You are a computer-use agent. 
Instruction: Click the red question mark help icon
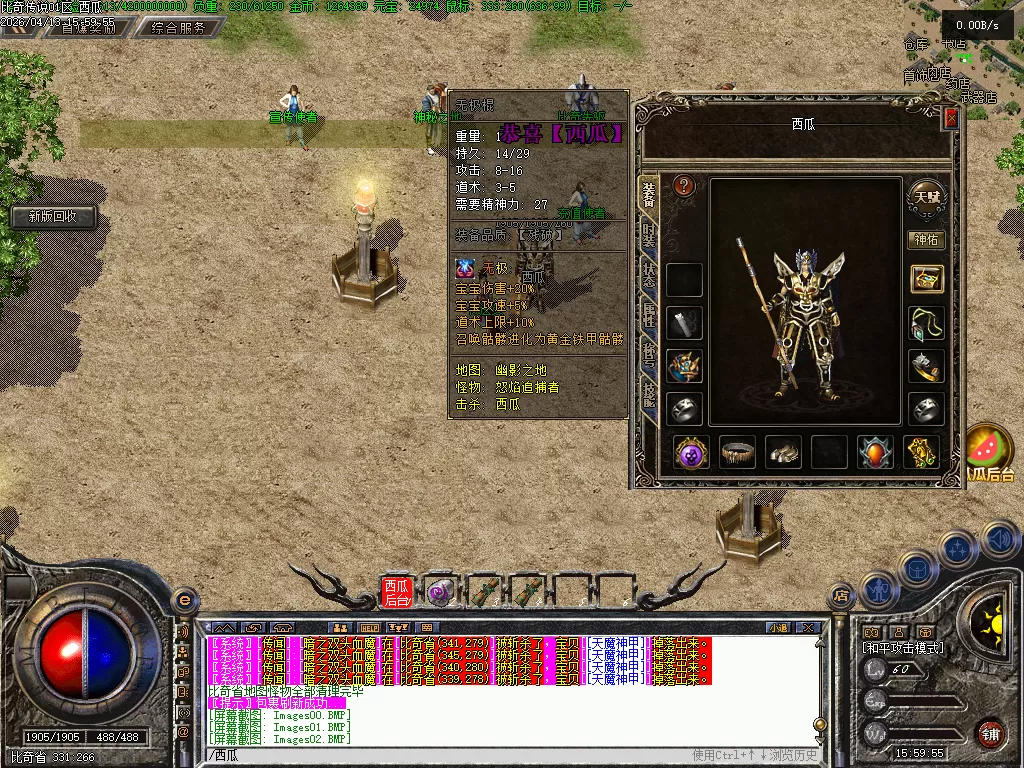(684, 186)
